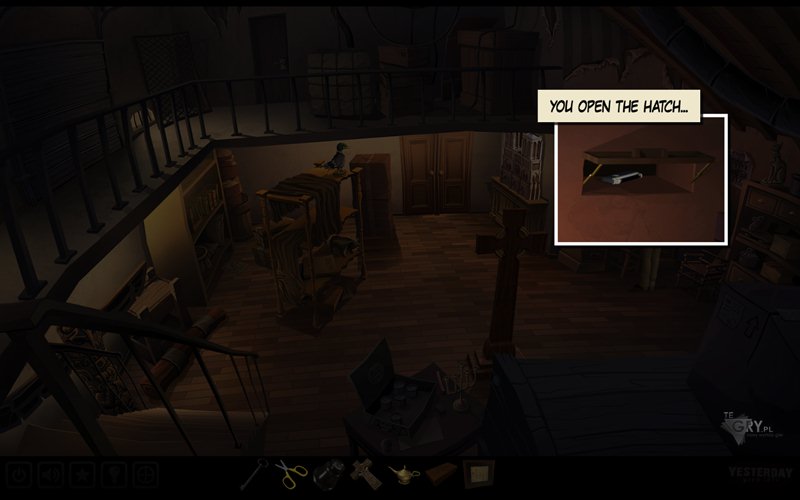Choose the framed picture inventory item

click(477, 472)
